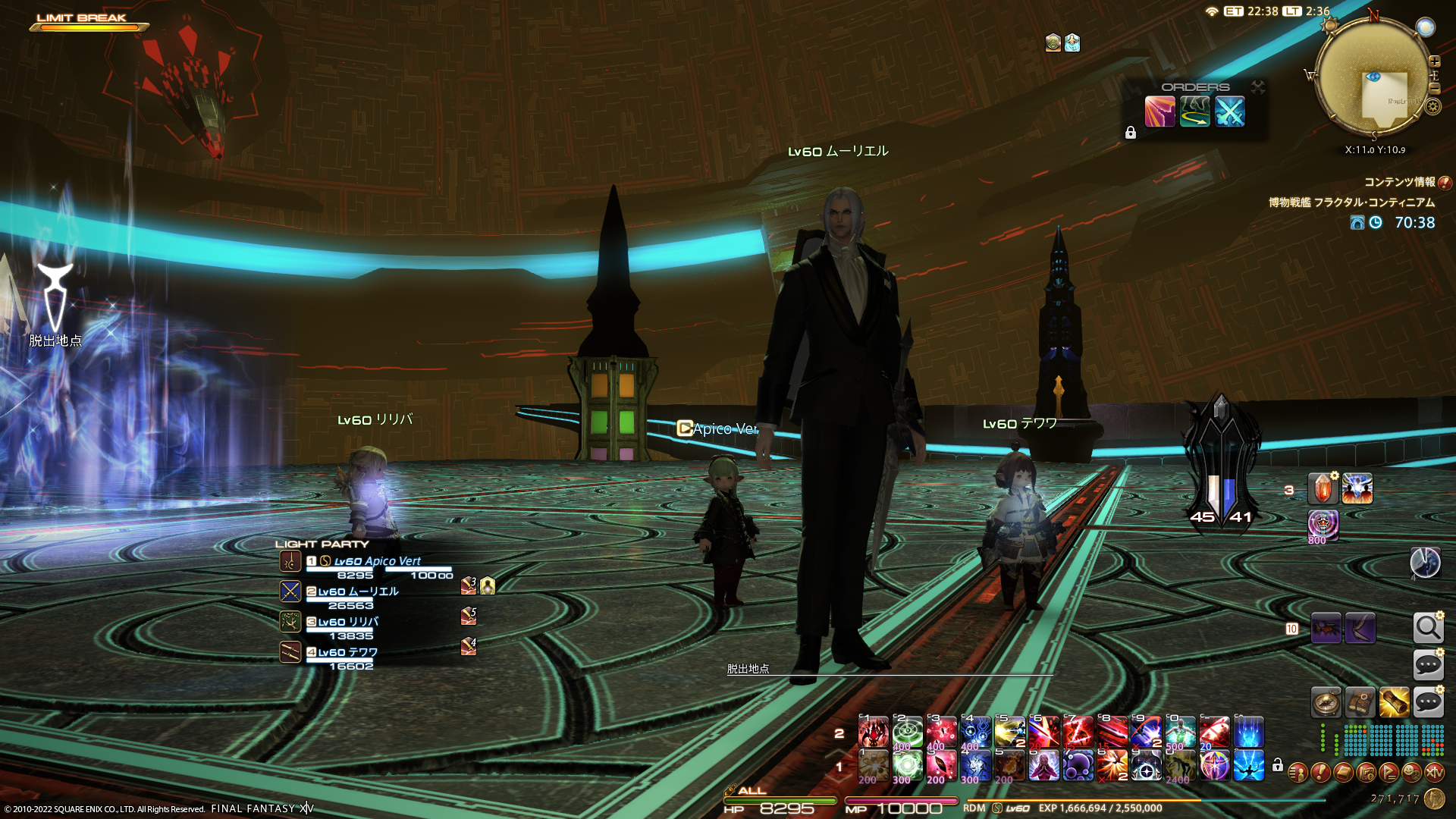Activate the red Z-slash Zwerchhau ability

(x=1078, y=733)
